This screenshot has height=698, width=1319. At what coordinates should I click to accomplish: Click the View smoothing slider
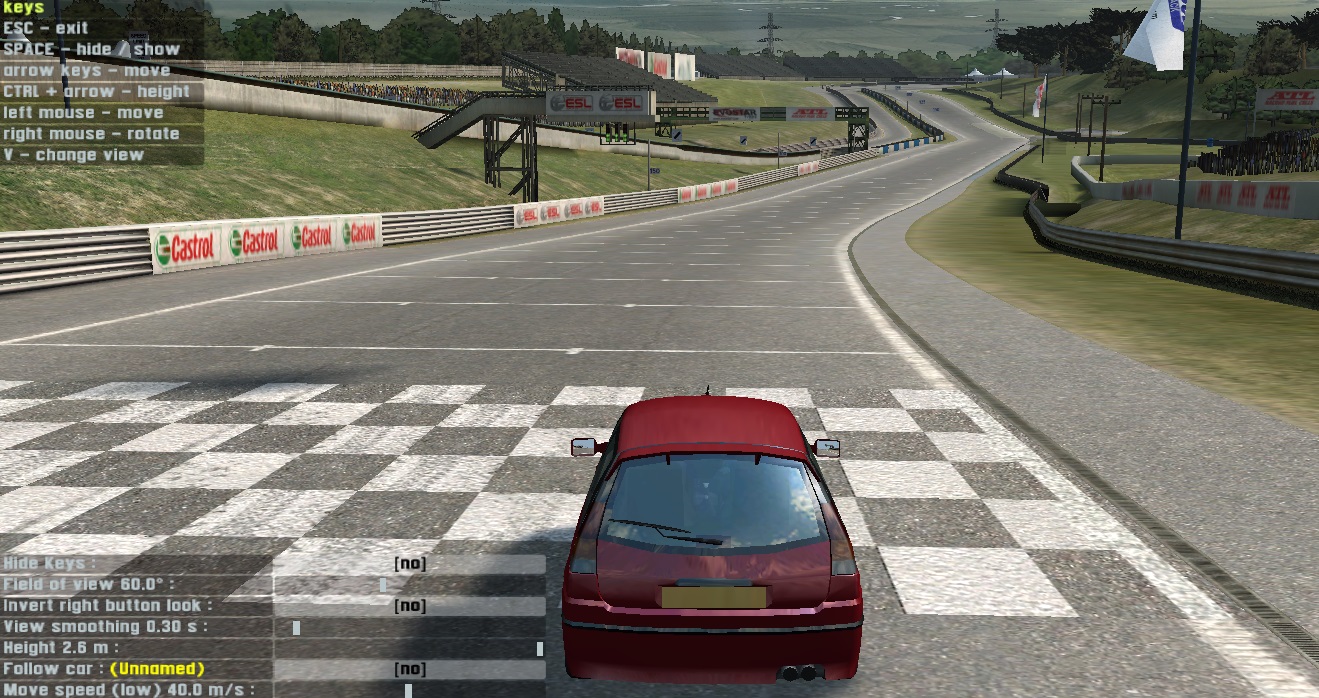pos(297,628)
